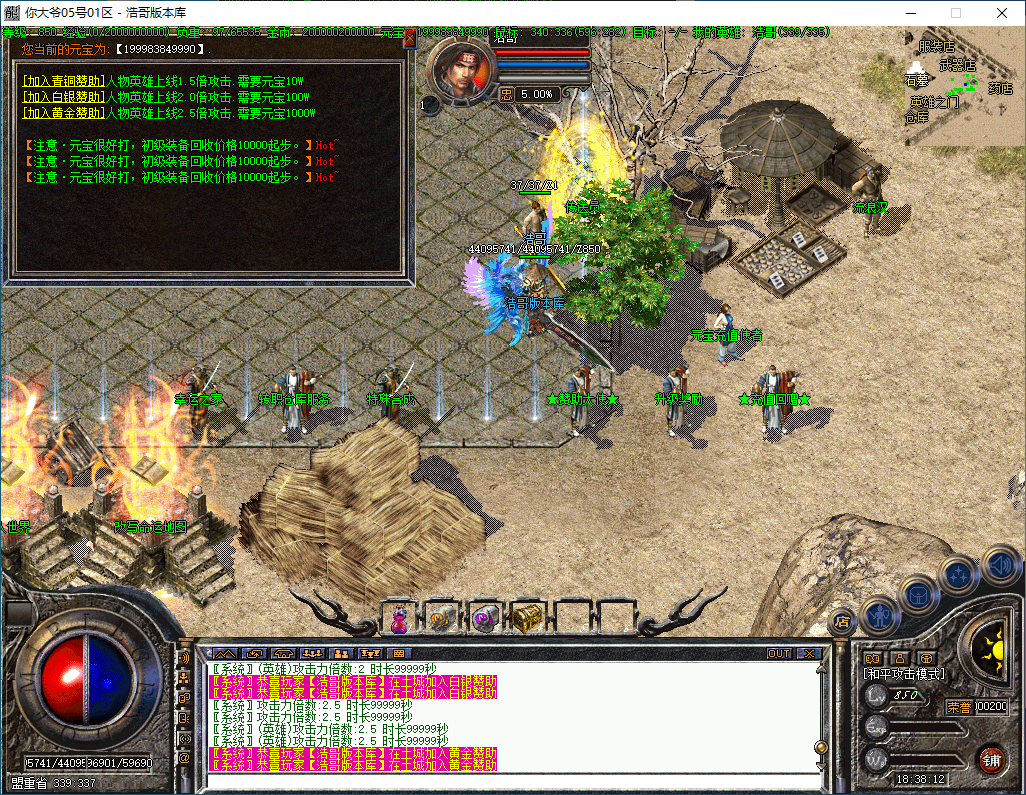This screenshot has width=1026, height=795.
Task: Click the hero portrait avatar
Action: (462, 68)
